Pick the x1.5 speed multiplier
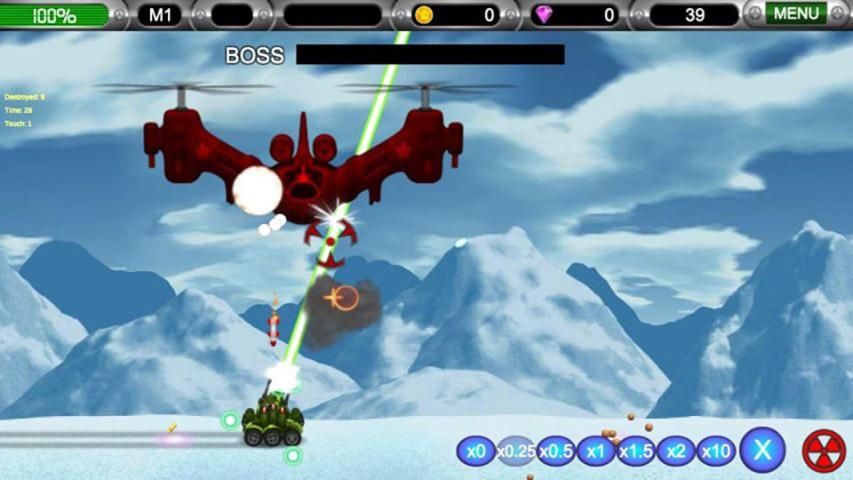This screenshot has width=853, height=480. pyautogui.click(x=636, y=451)
